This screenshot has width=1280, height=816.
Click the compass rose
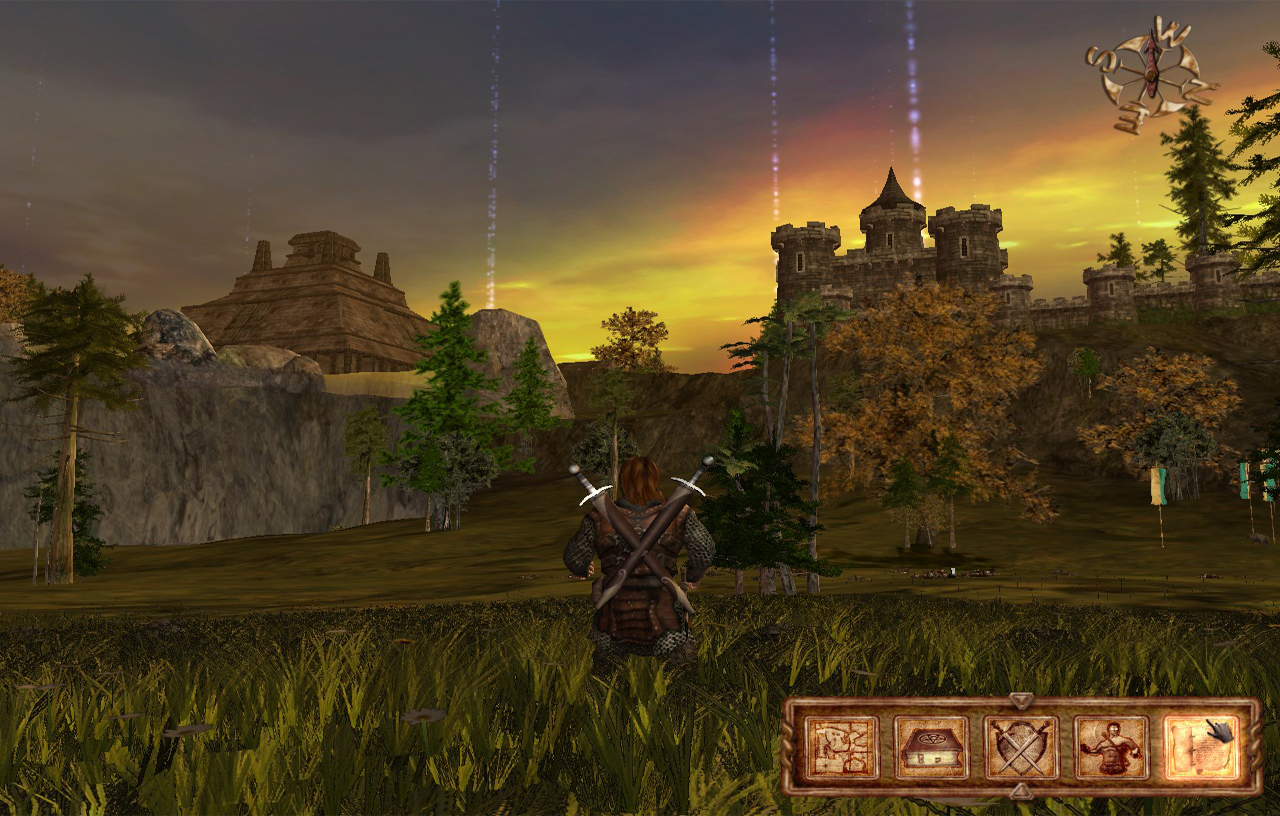point(1152,74)
